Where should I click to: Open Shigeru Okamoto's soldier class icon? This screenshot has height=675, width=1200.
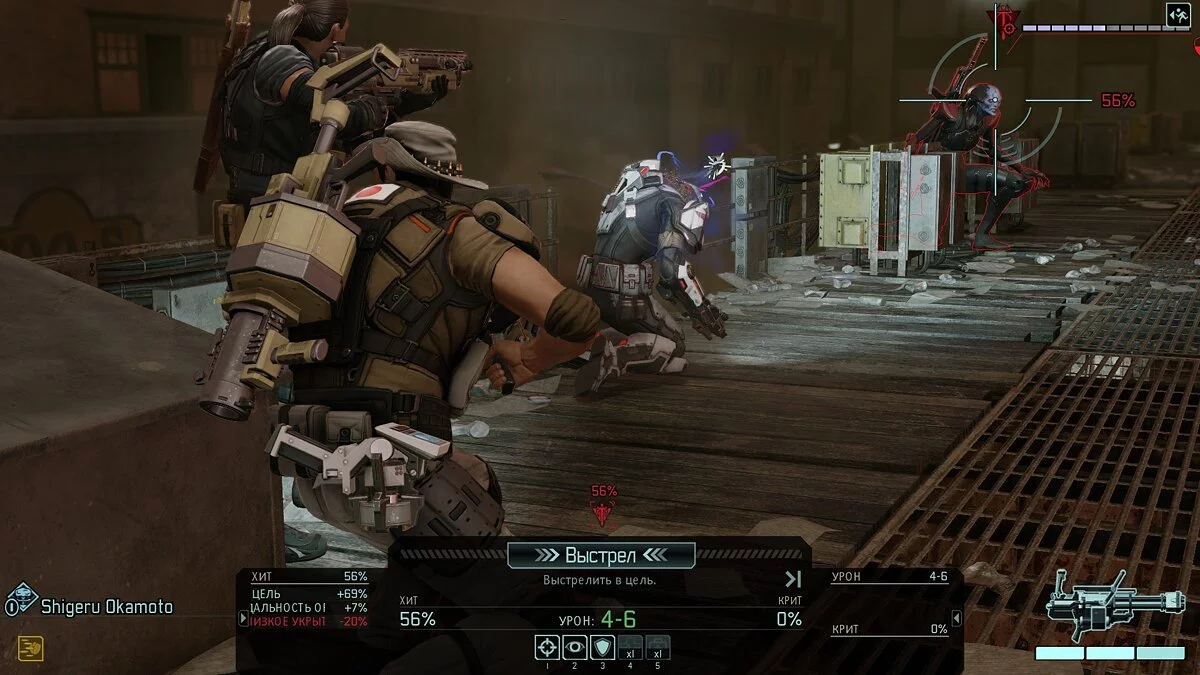tap(21, 601)
